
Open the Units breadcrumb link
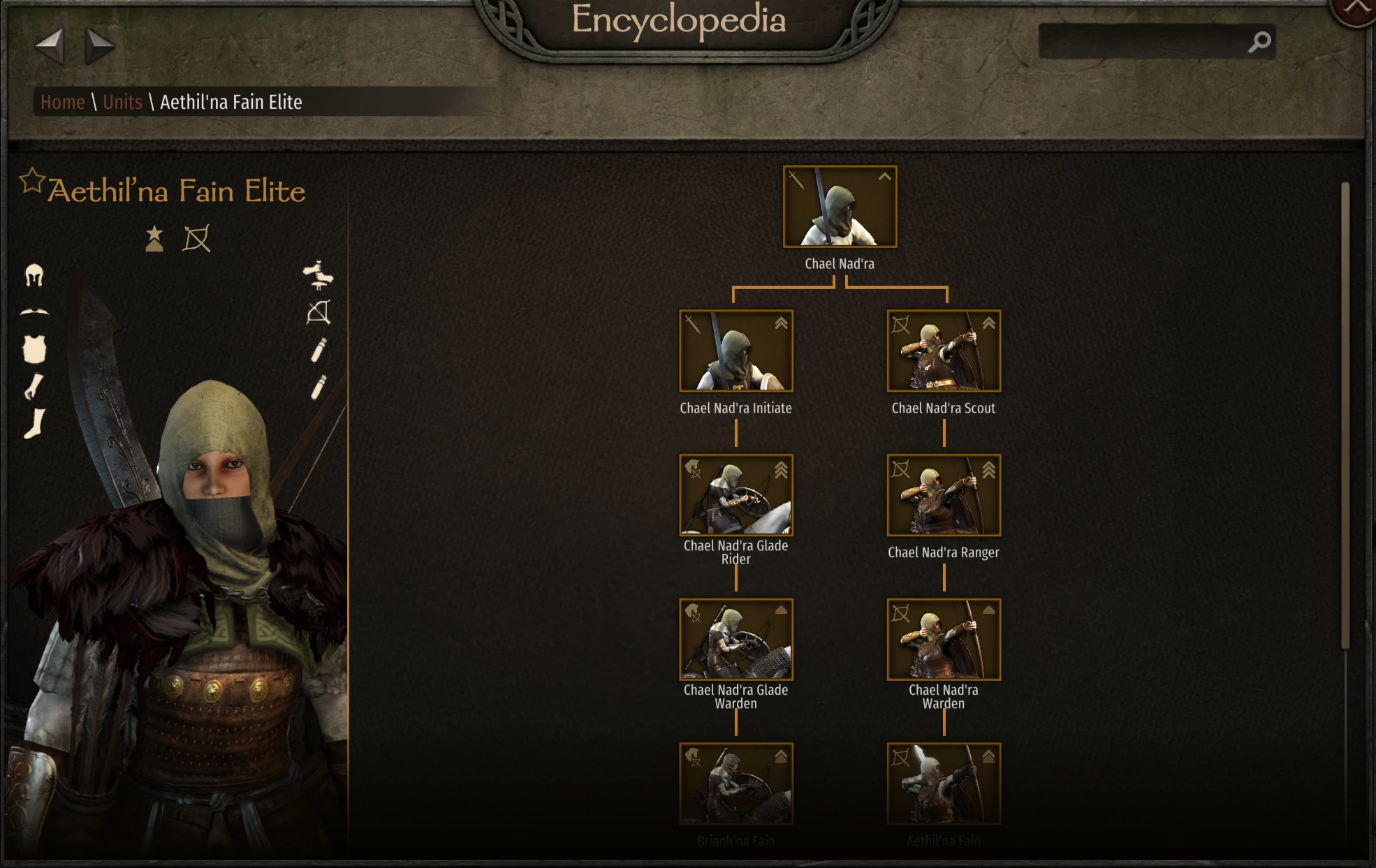pos(122,102)
